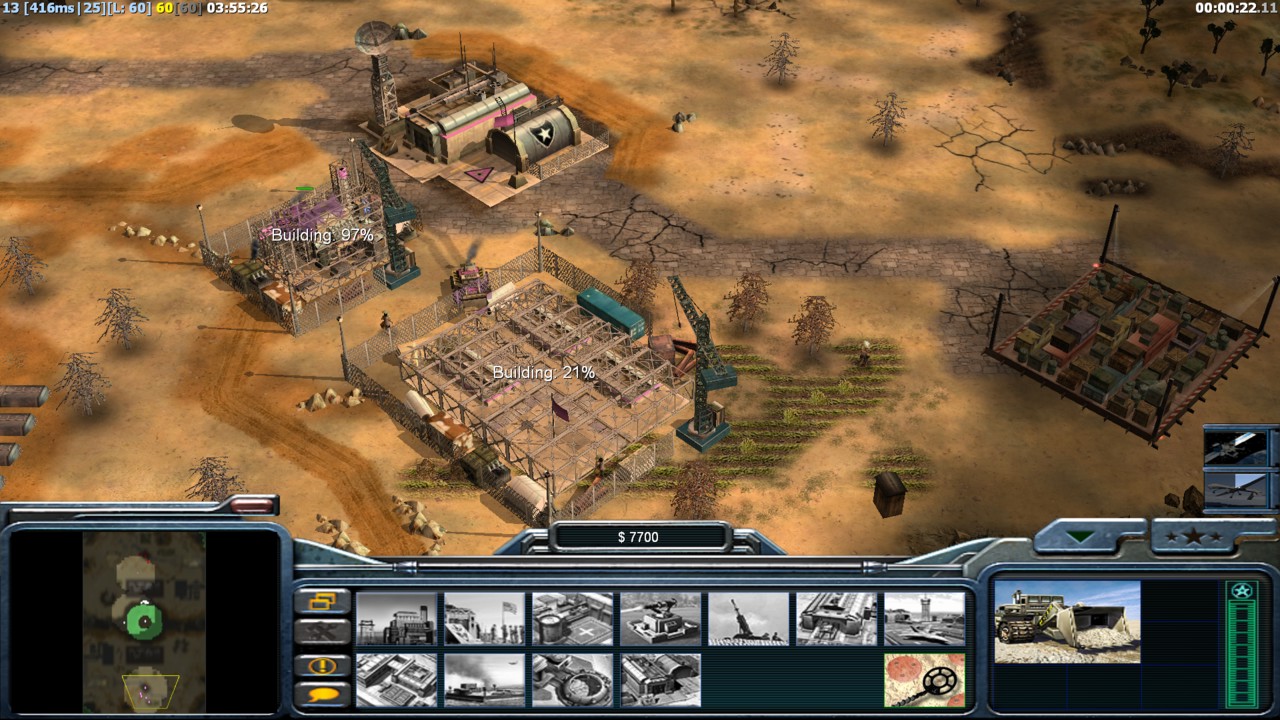Open the orange speech bubble chat button

(323, 693)
